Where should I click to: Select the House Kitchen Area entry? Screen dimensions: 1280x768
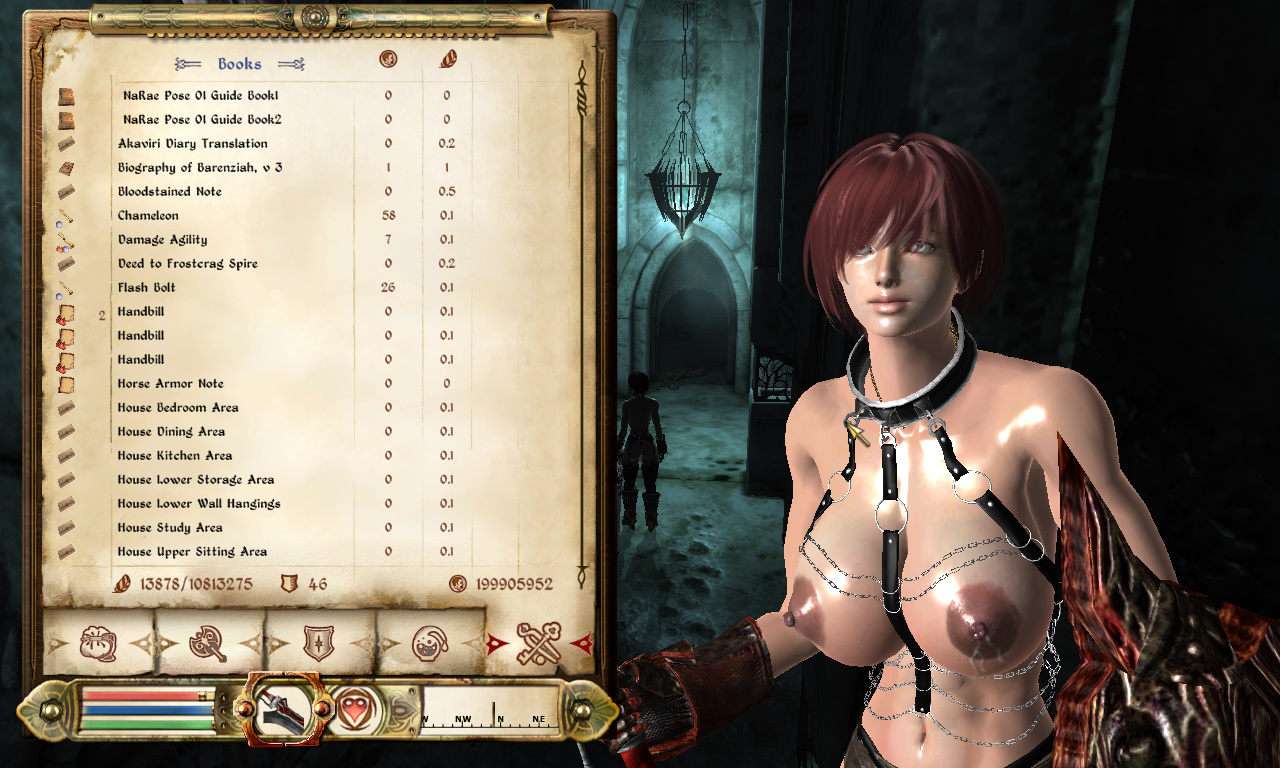(x=175, y=456)
